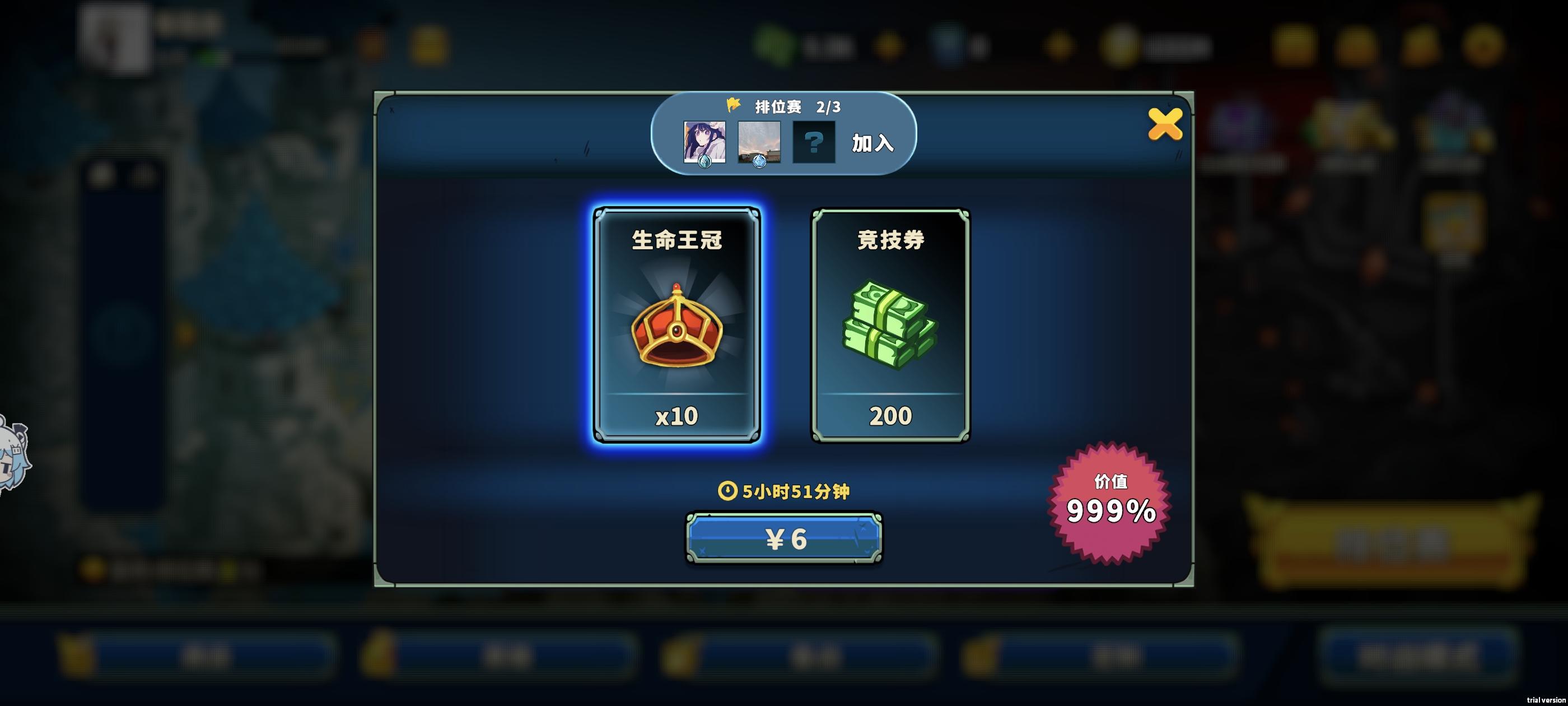The width and height of the screenshot is (1568, 706).
Task: Click the yellow flag icon beside 排位赛
Action: coord(733,105)
